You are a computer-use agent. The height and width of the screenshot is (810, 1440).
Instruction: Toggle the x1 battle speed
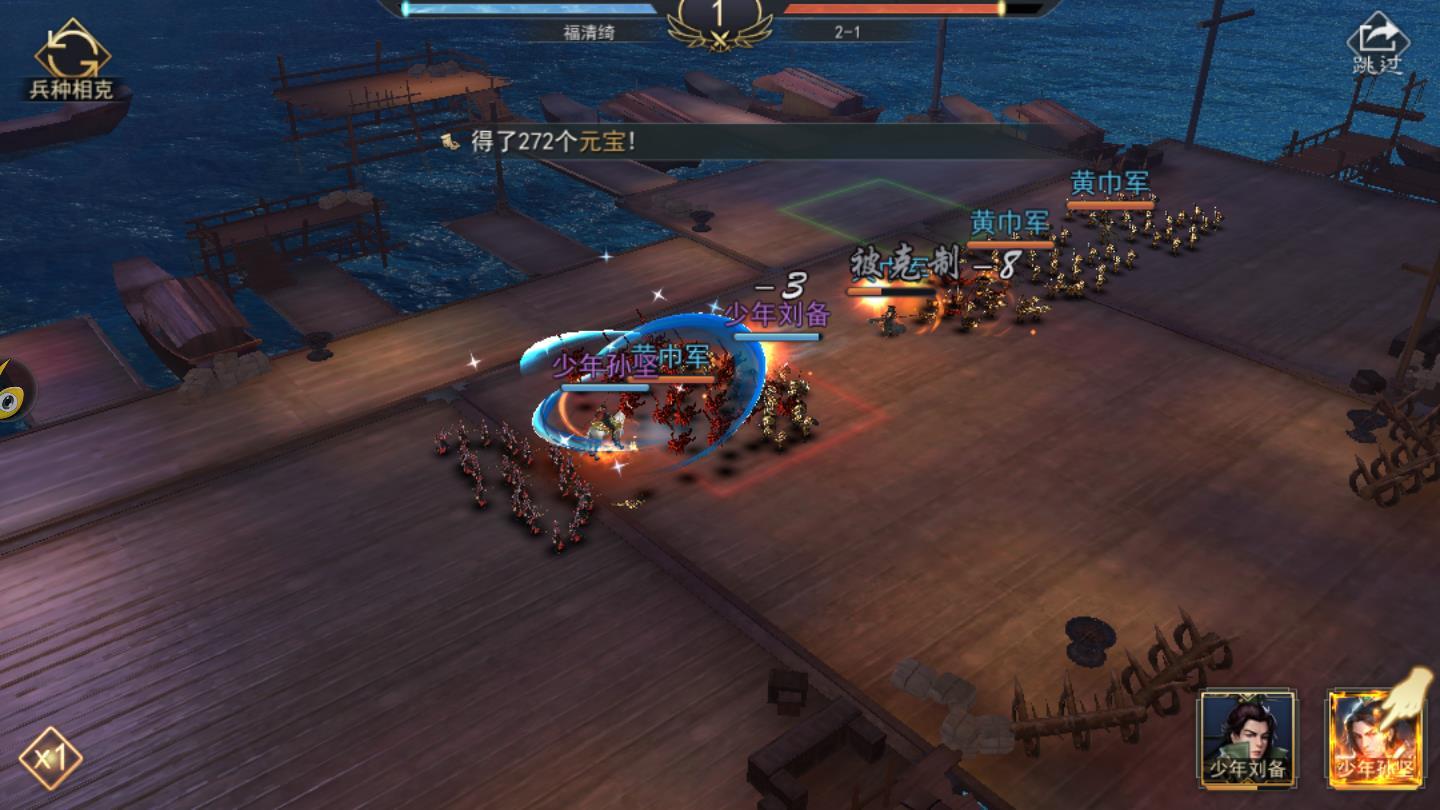pos(49,757)
